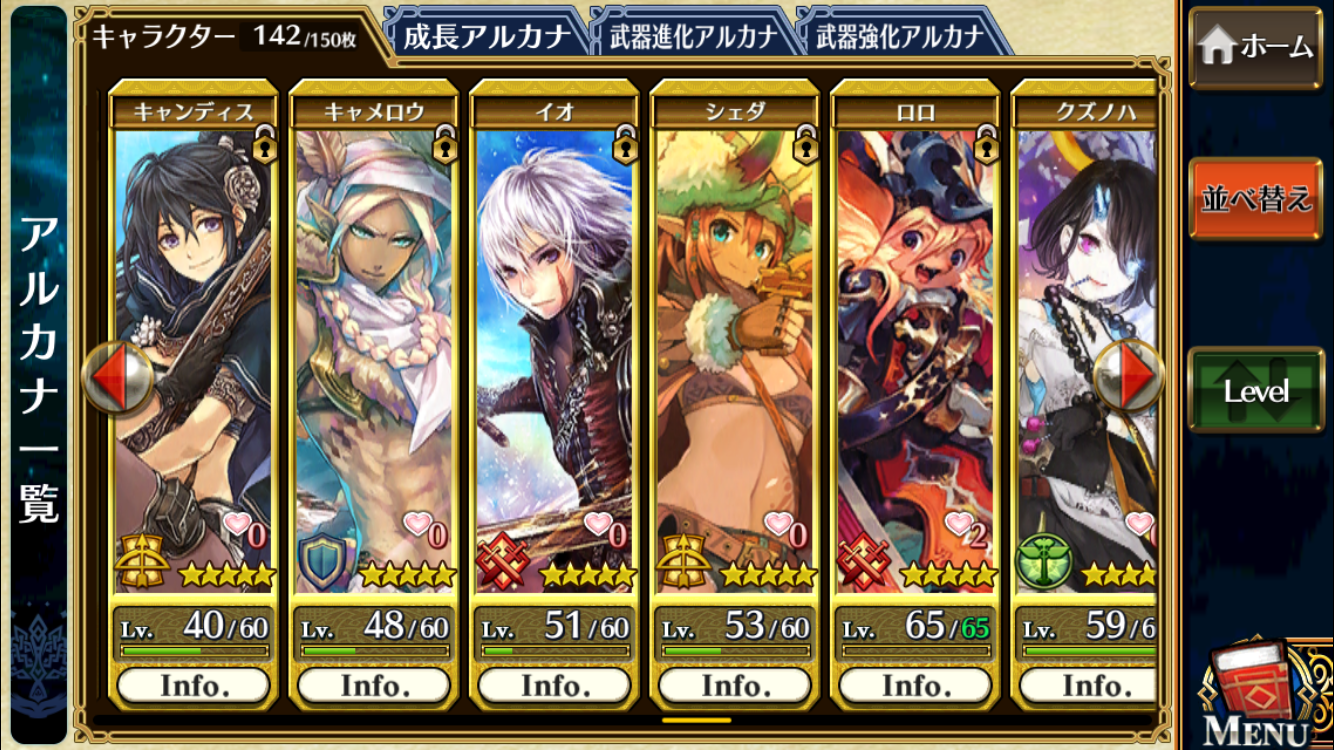This screenshot has height=750, width=1334.
Task: Open the 並べ替え sort options
Action: click(x=1255, y=198)
